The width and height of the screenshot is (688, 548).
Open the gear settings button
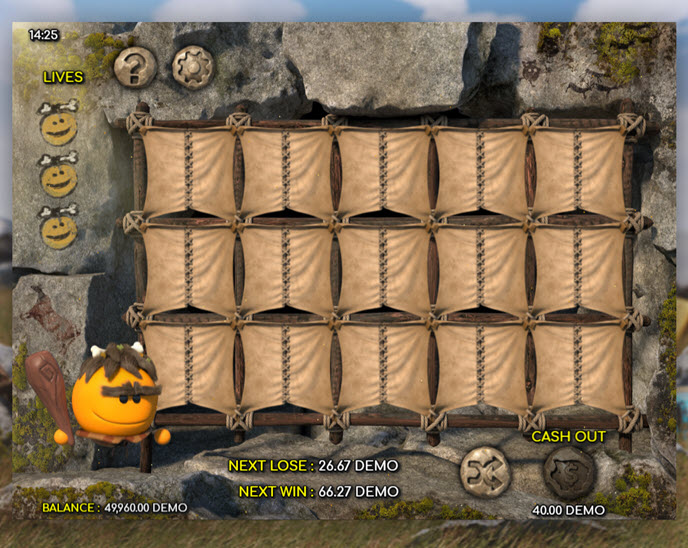tap(193, 68)
